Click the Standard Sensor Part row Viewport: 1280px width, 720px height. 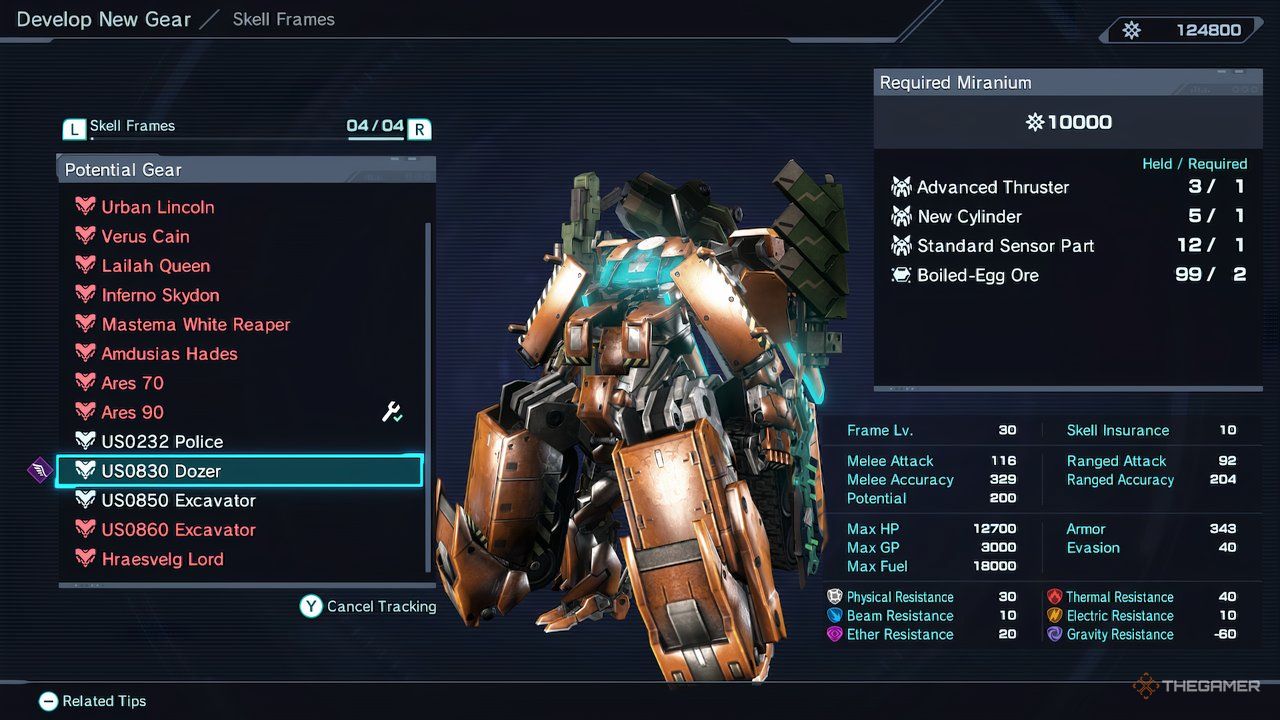point(1068,246)
